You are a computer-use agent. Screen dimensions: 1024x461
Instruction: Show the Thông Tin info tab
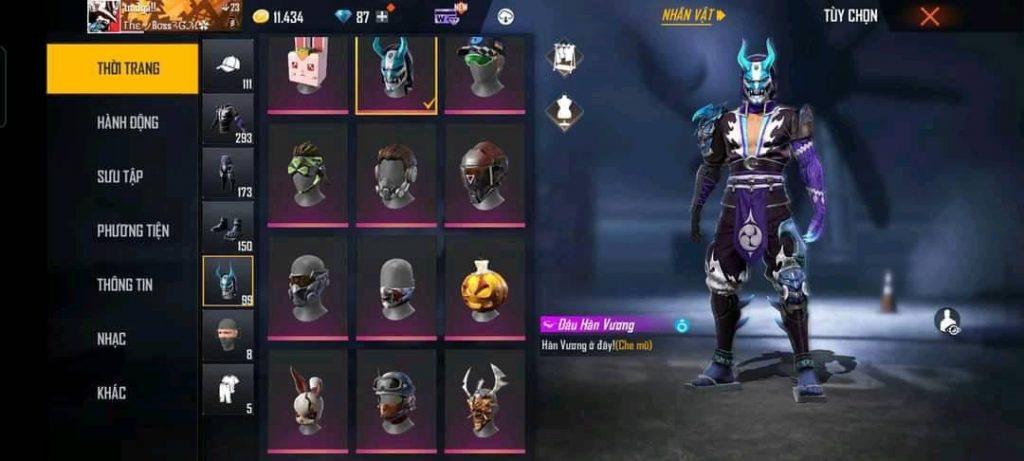coord(124,285)
